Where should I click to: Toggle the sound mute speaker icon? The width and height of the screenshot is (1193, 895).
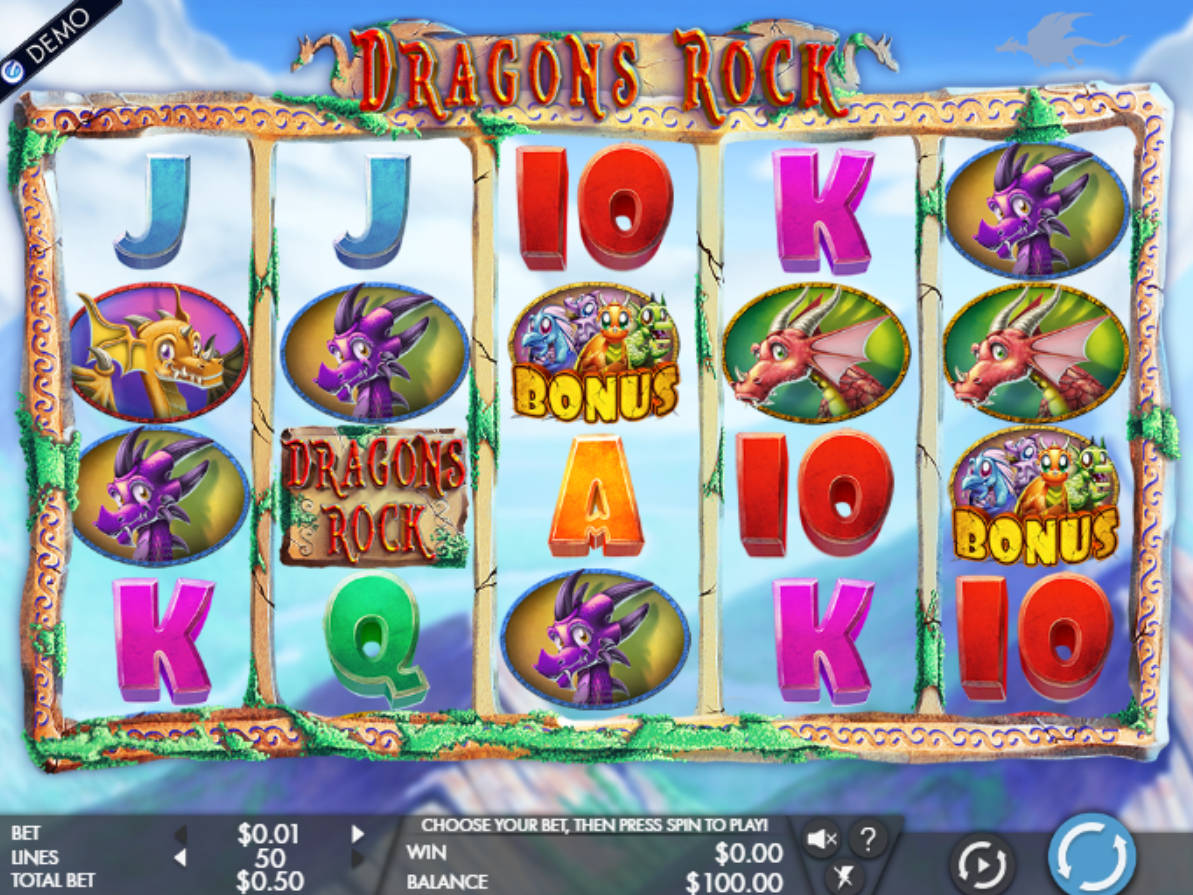pos(821,838)
